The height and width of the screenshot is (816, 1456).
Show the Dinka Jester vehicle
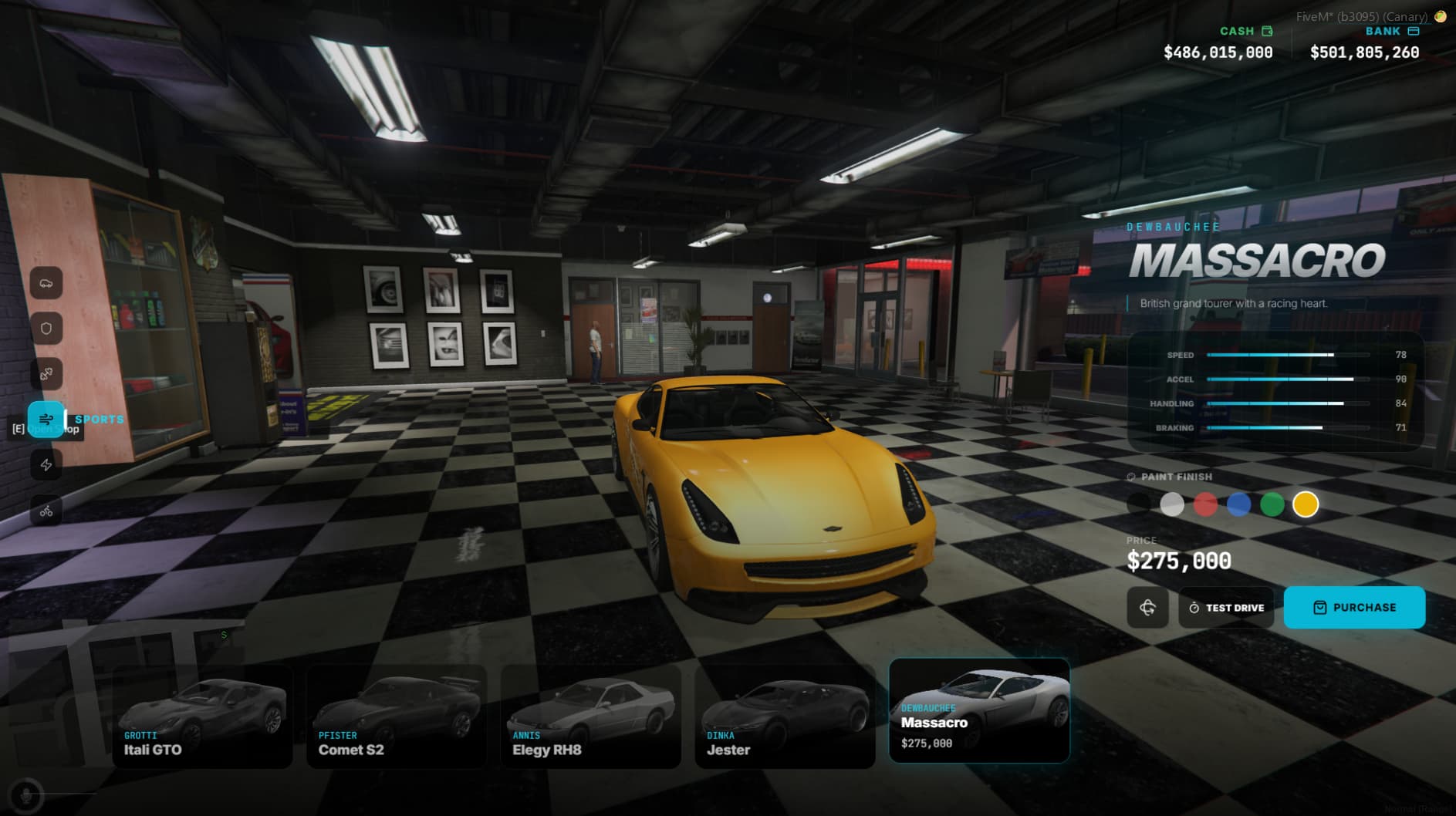point(785,717)
